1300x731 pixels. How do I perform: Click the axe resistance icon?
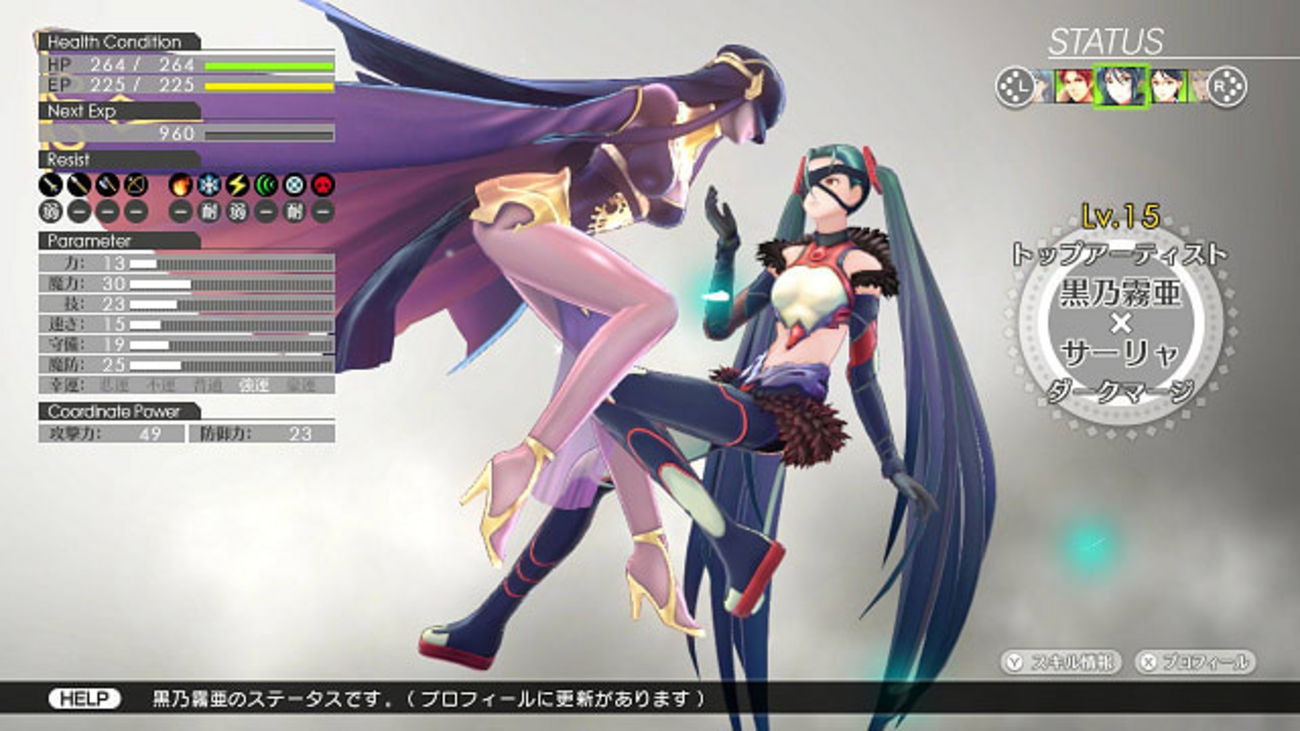(x=107, y=185)
